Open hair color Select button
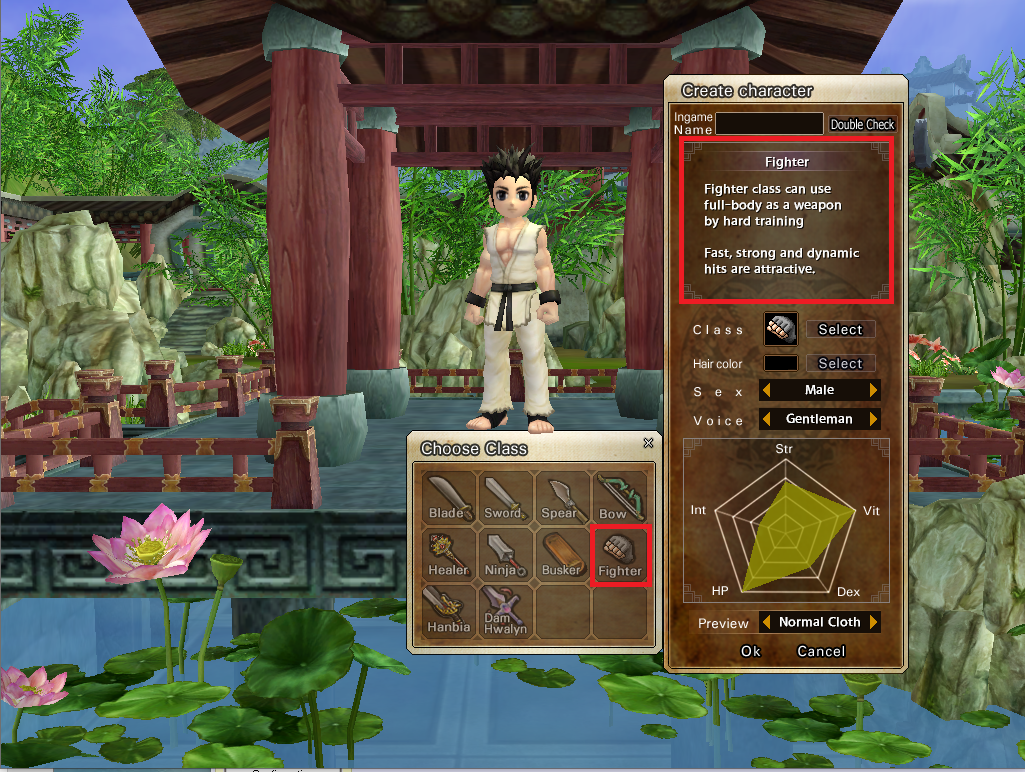Viewport: 1025px width, 772px height. 840,364
